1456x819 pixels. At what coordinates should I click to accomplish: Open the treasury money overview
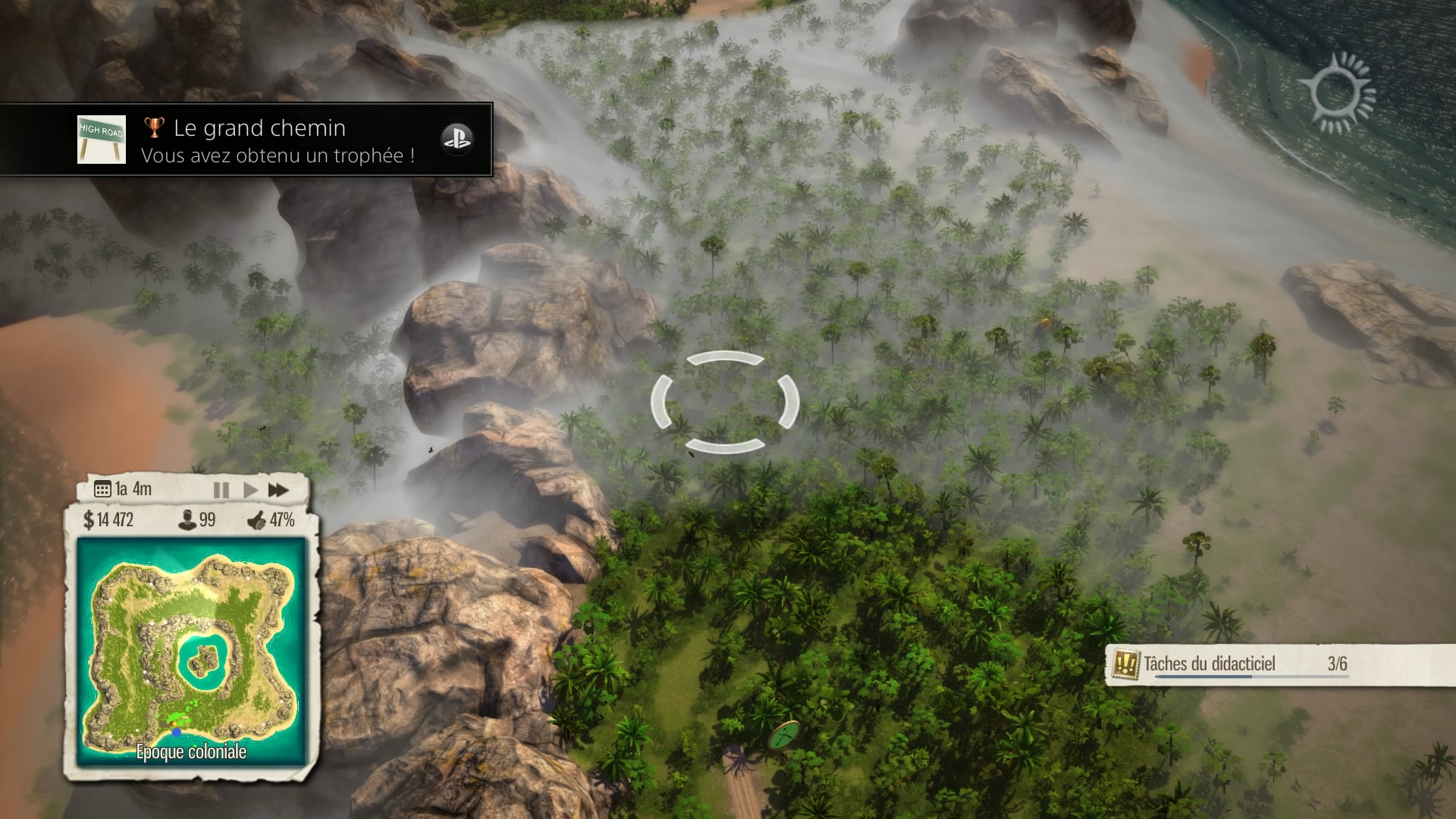click(108, 520)
